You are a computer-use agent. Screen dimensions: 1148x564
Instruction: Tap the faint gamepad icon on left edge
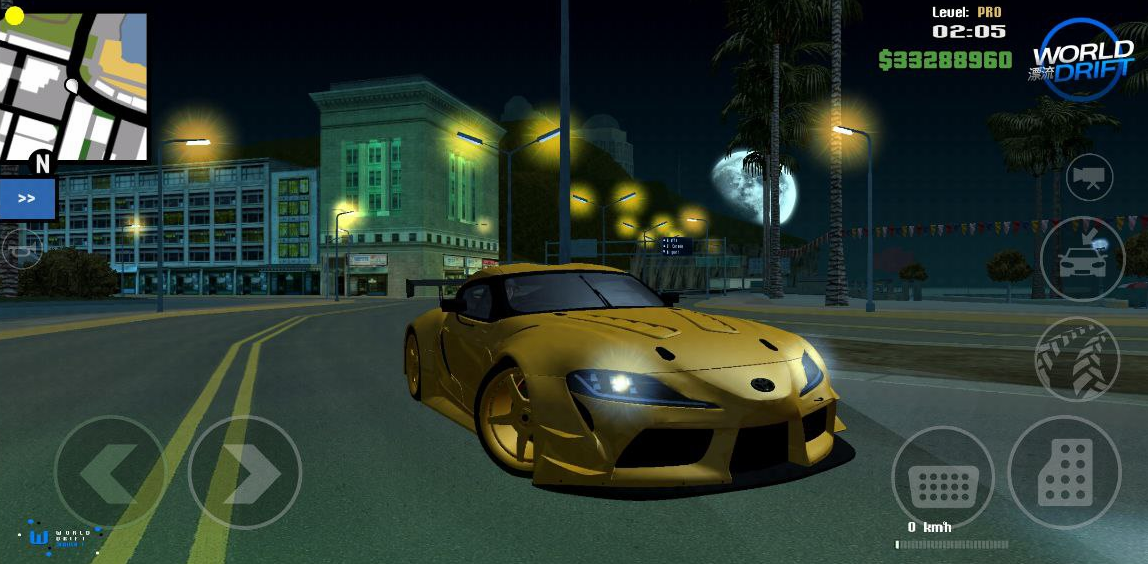pos(21,247)
